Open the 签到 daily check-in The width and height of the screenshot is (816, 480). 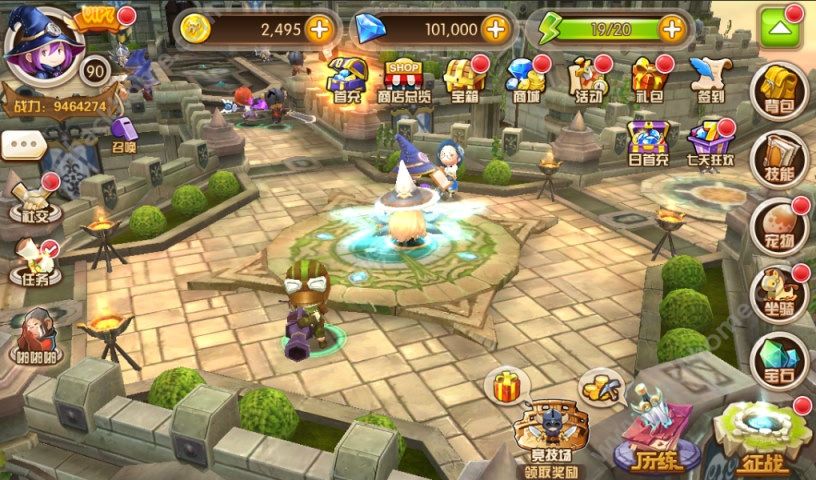709,80
